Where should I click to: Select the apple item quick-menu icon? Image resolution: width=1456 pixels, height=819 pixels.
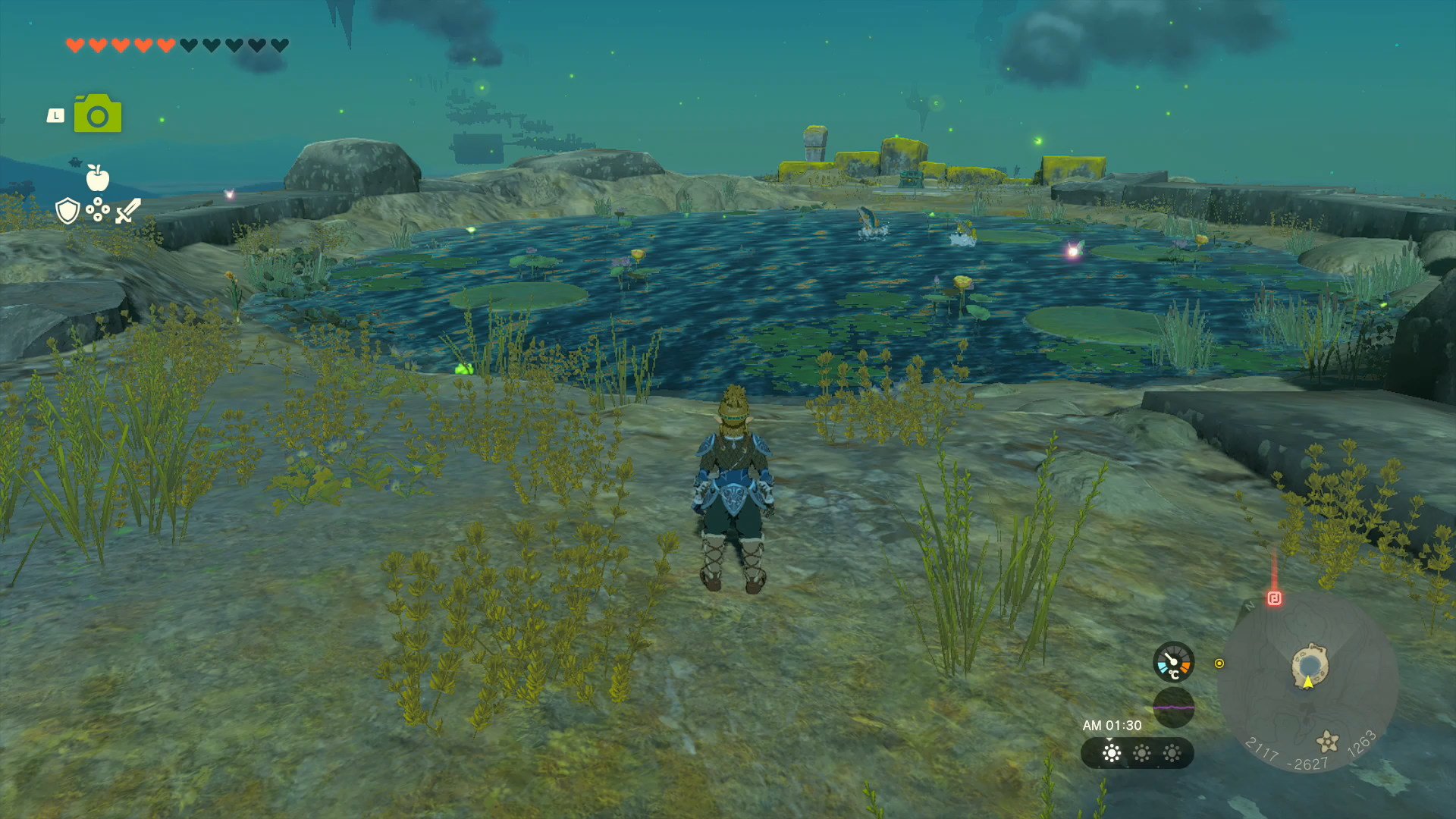(98, 178)
